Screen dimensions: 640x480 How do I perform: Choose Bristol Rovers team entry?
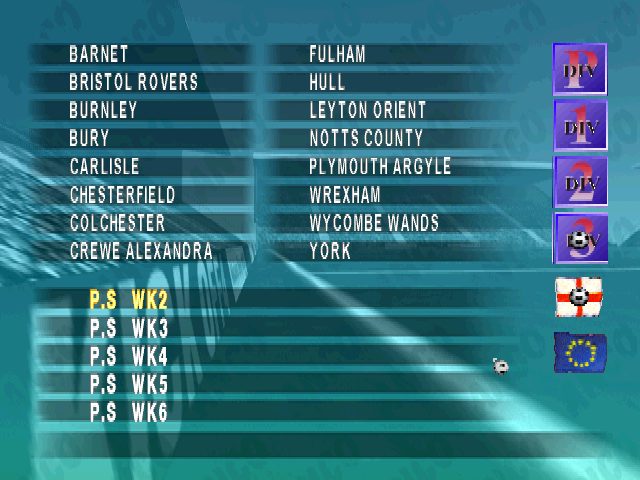pyautogui.click(x=134, y=82)
